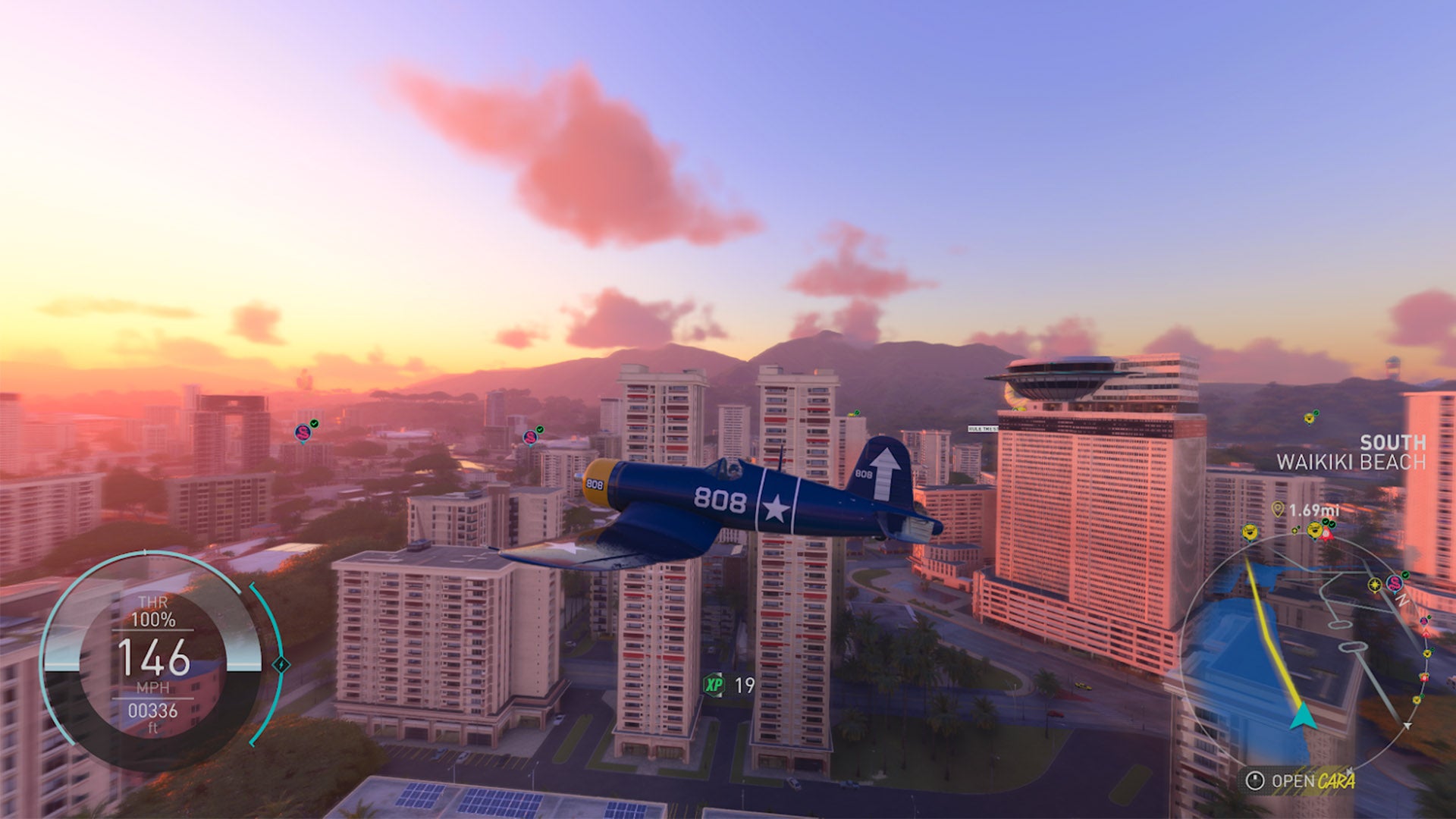Screen dimensions: 1456x819
Task: Click the red arrow marker on the minimap edge
Action: [1426, 633]
